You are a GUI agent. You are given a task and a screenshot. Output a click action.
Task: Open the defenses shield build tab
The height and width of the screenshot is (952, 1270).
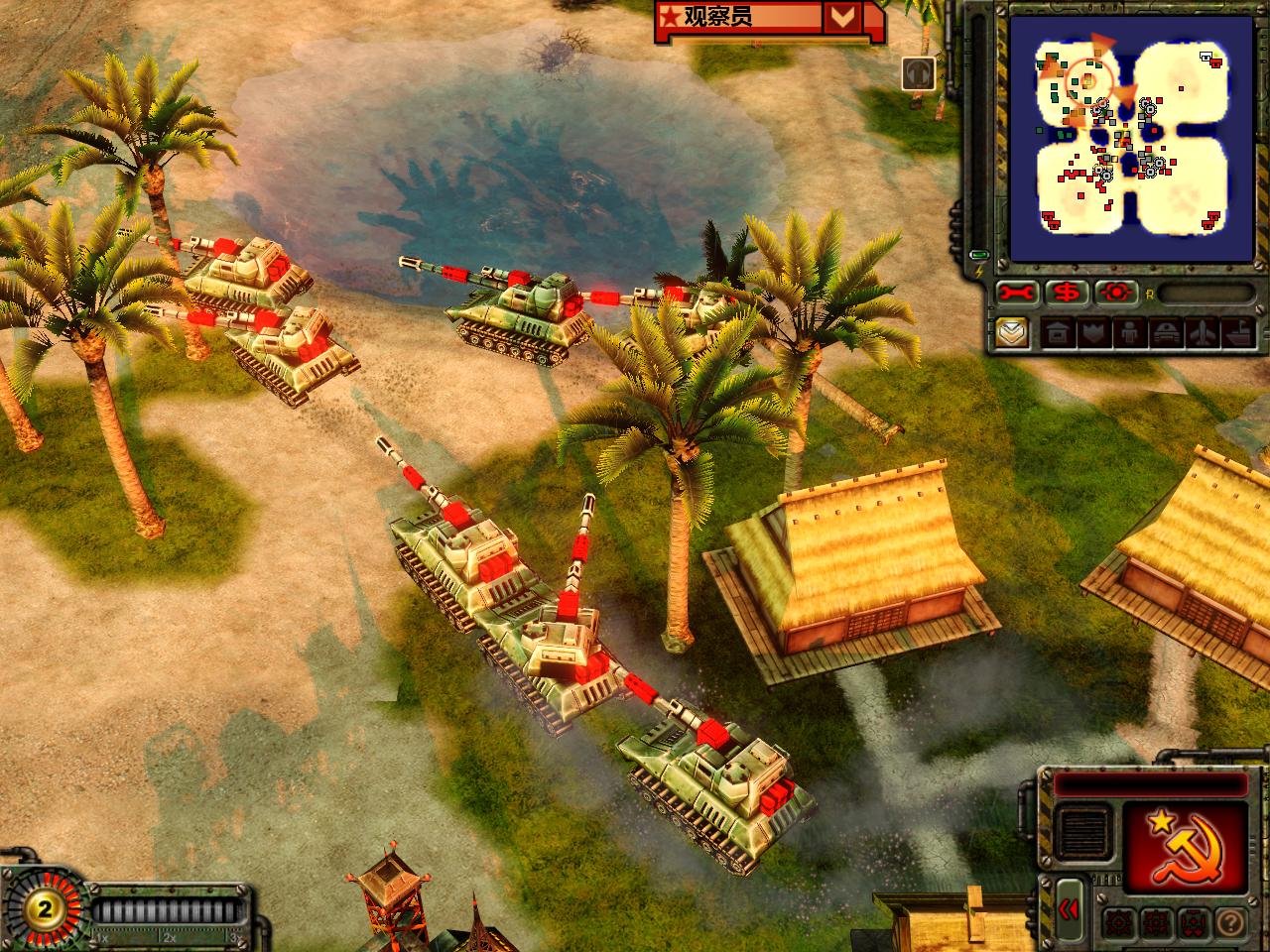1092,332
